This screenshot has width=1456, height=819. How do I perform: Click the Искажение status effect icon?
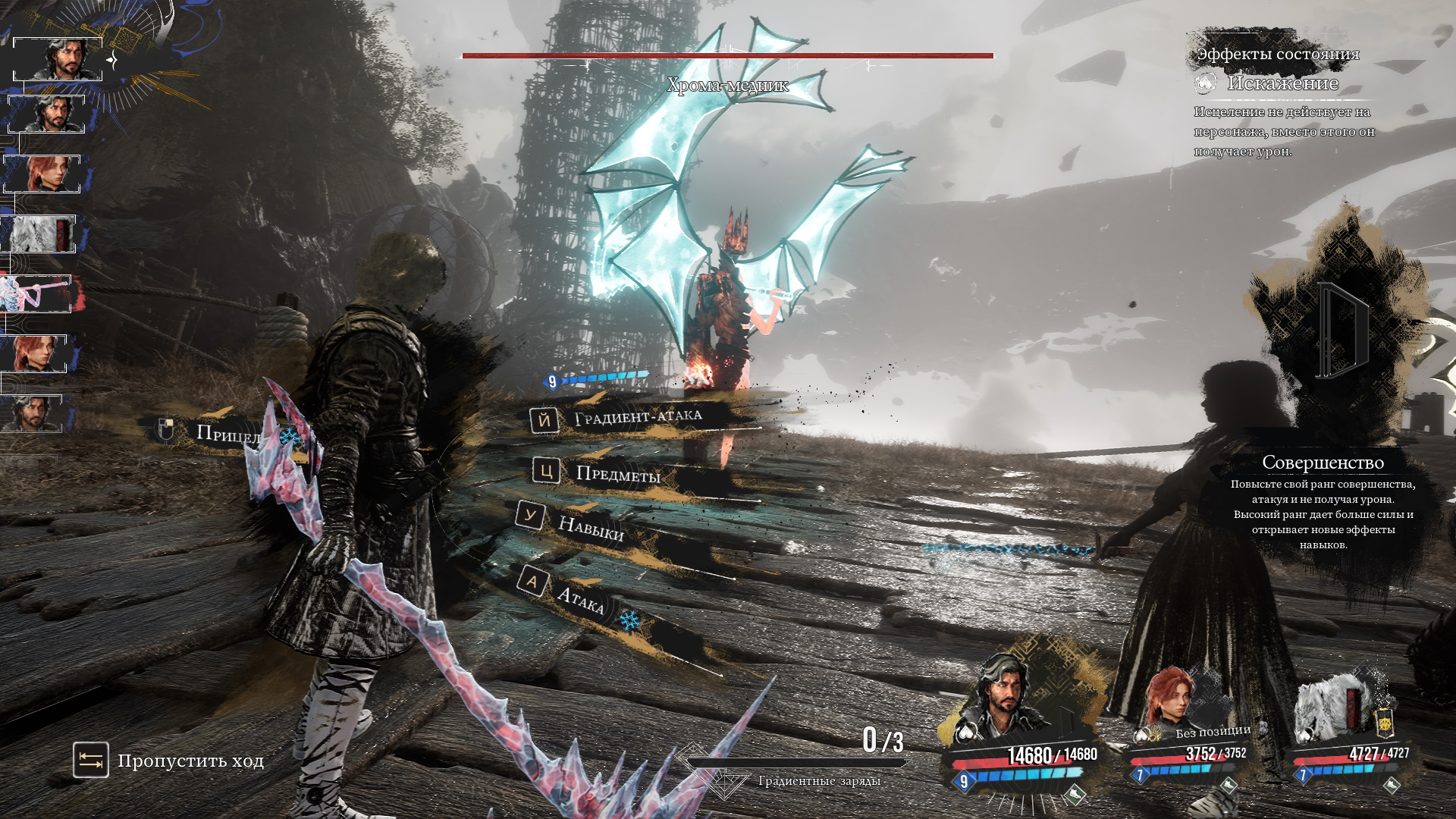1205,83
